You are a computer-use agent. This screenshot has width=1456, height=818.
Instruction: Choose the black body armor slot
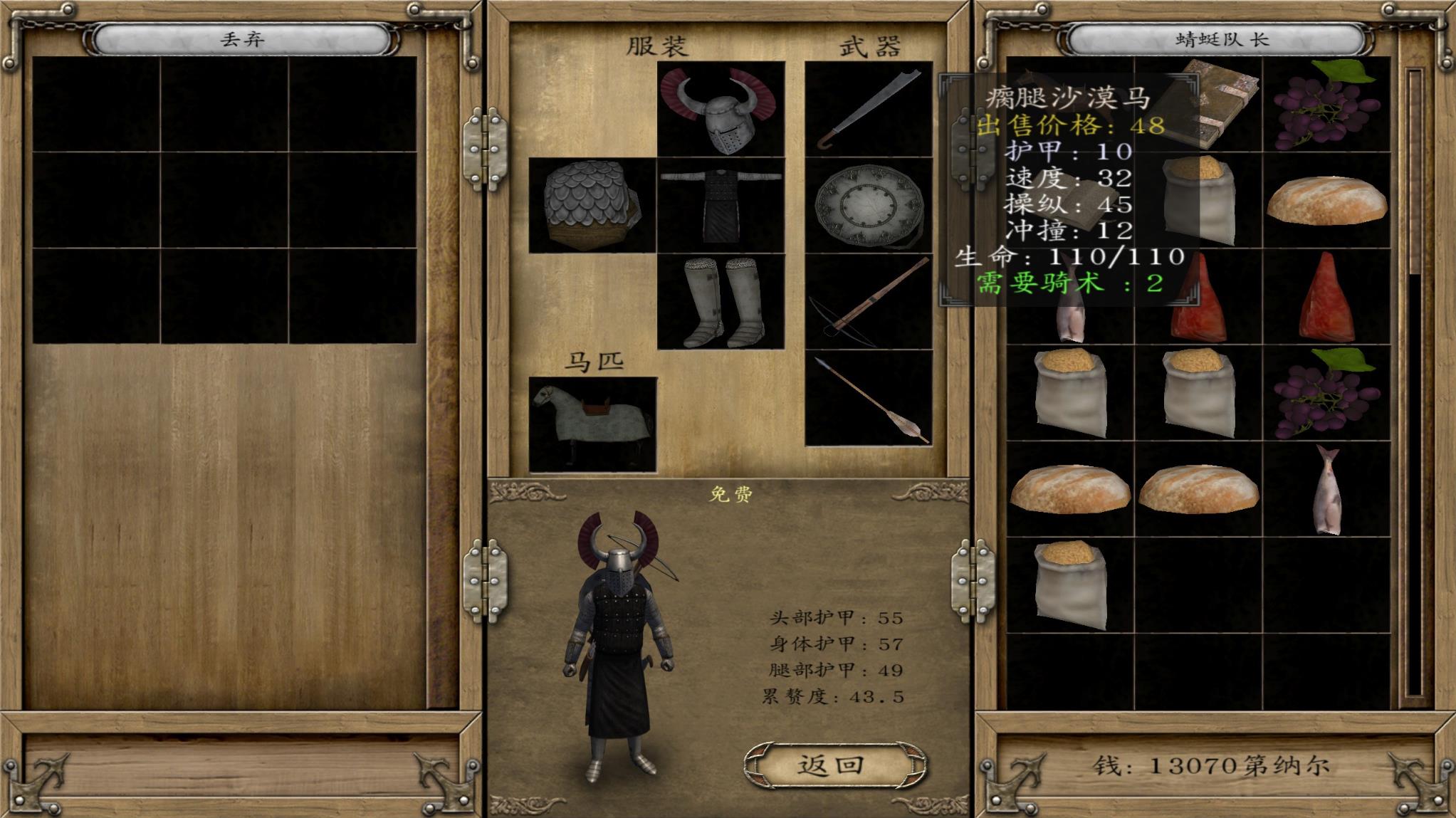pos(721,205)
